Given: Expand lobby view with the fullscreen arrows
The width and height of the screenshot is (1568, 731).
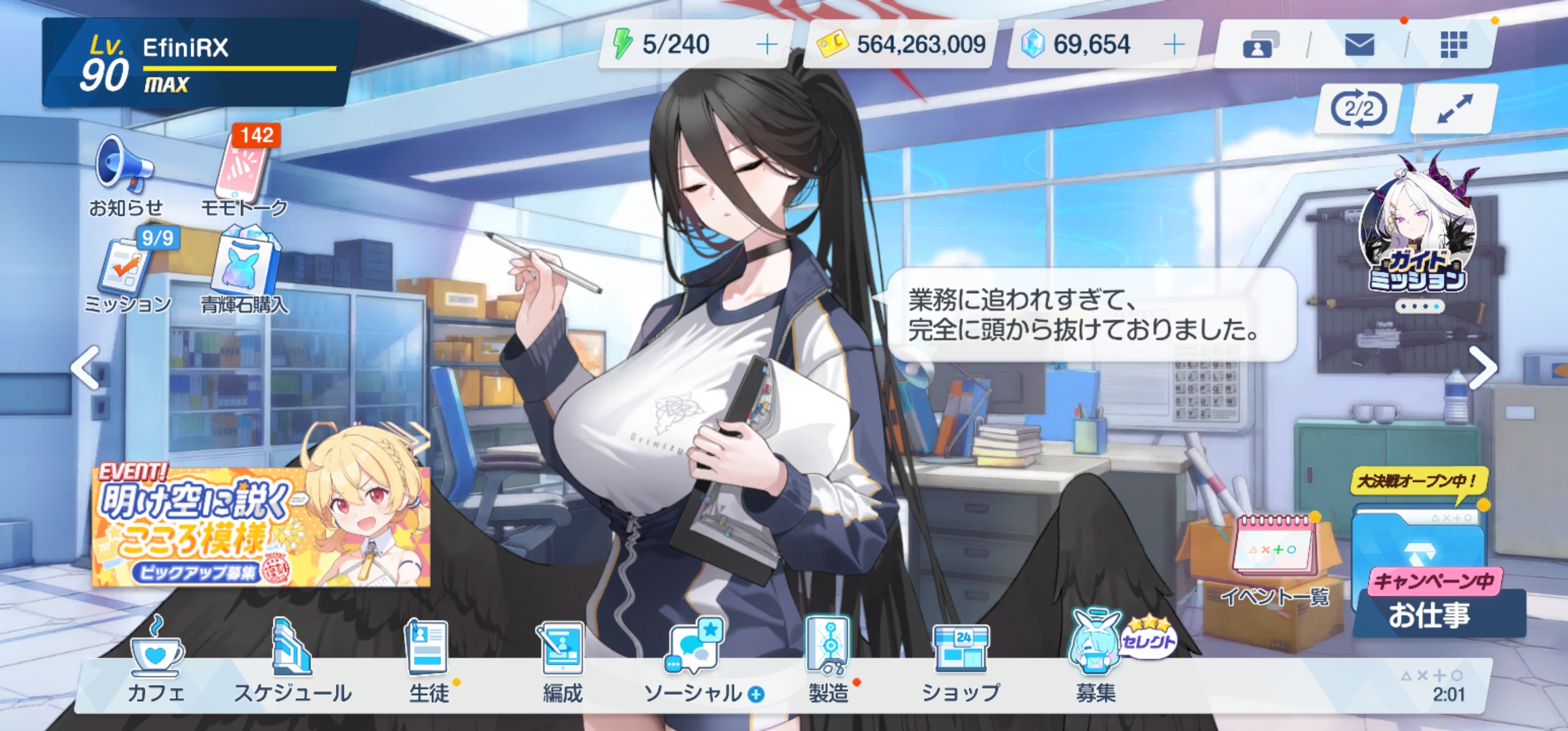Looking at the screenshot, I should click(x=1454, y=109).
